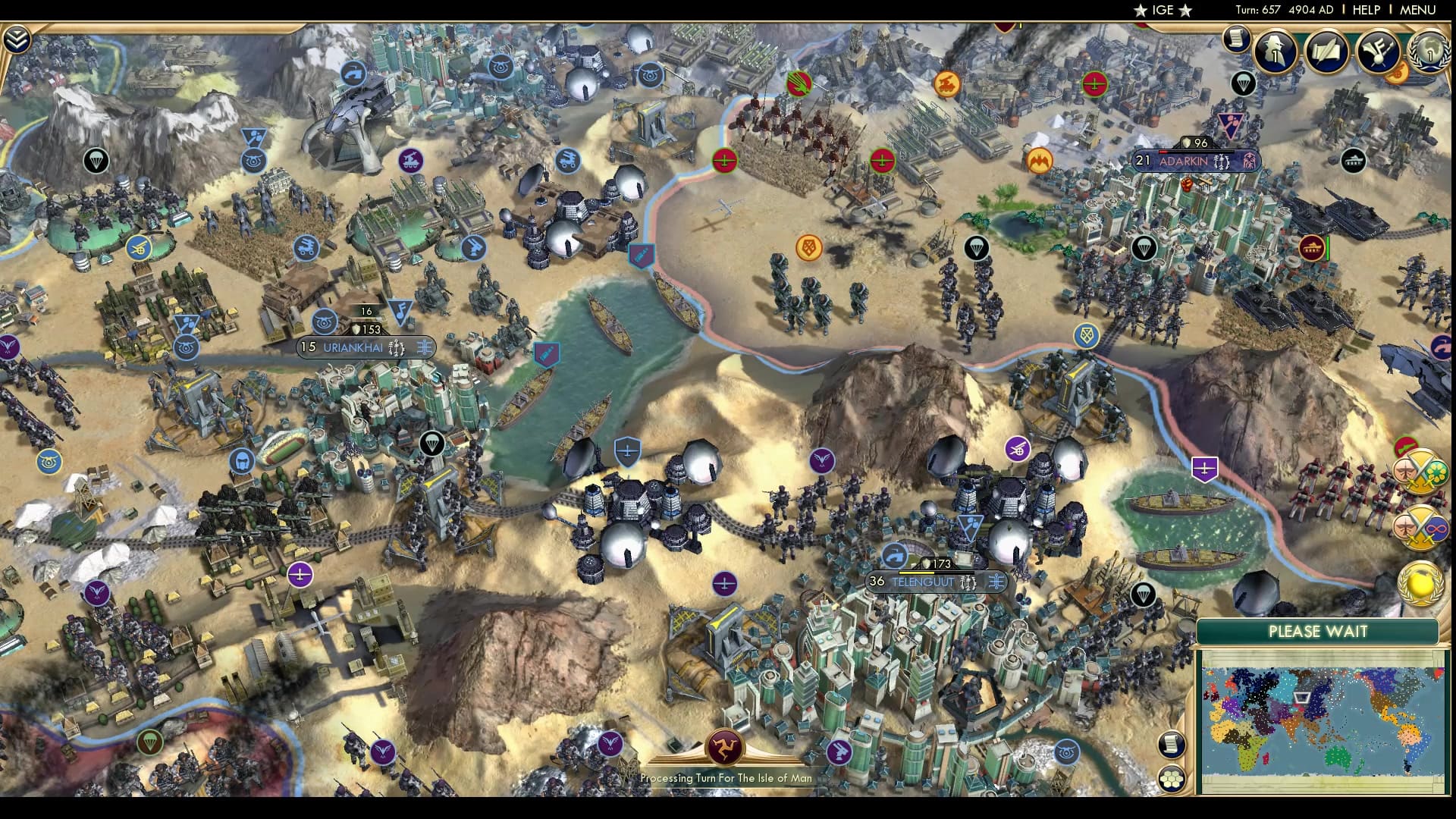1456x819 pixels.
Task: Click the spy espionage notification icon
Action: 1275,53
